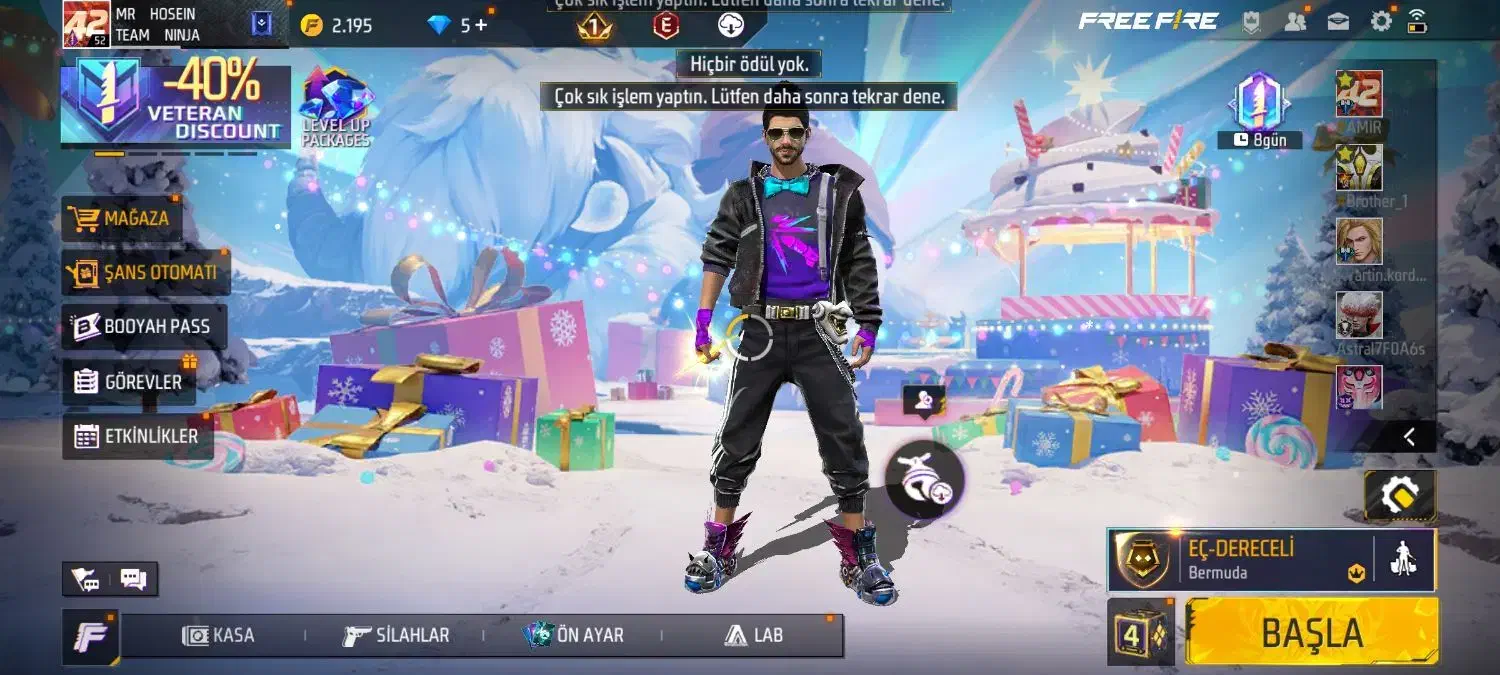Collapse the friends list arrow
The height and width of the screenshot is (675, 1500).
coord(1409,436)
